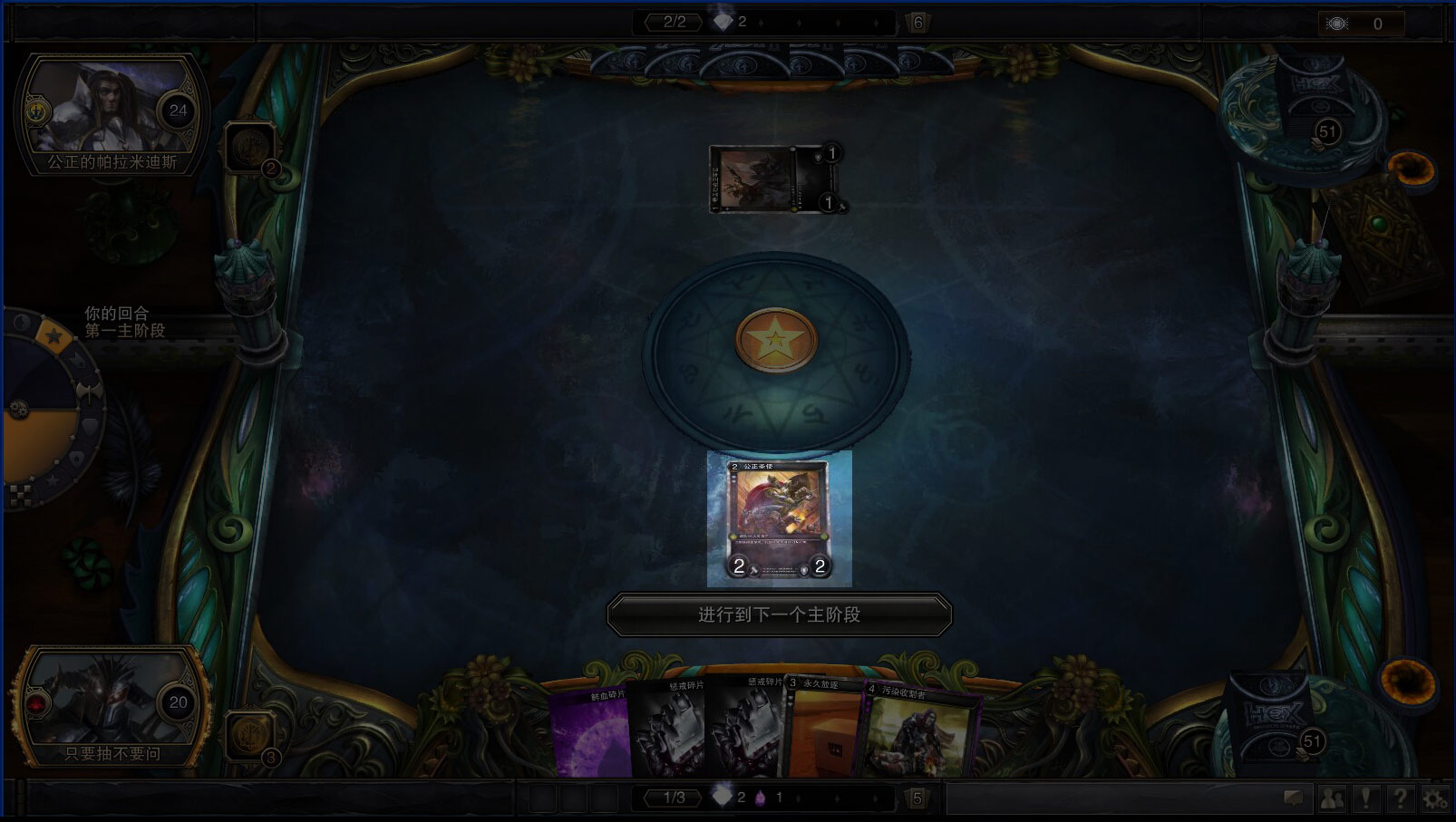This screenshot has height=822, width=1456.
Task: Click the exclamation mark report icon
Action: pos(1366,798)
